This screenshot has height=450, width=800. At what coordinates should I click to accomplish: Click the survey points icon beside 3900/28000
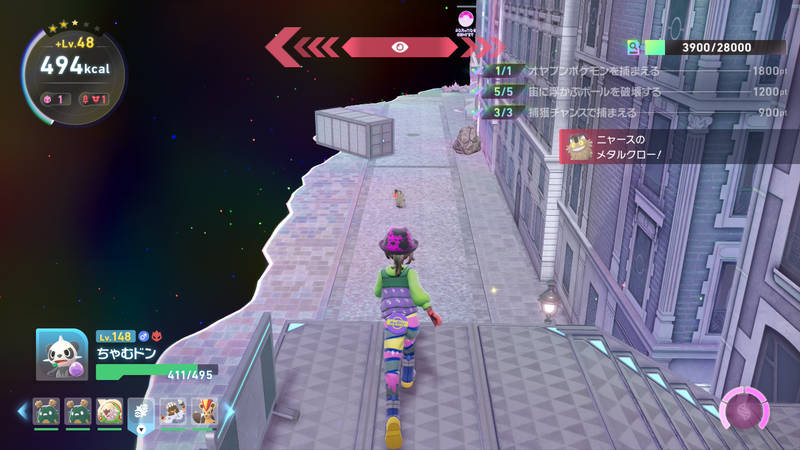click(634, 47)
